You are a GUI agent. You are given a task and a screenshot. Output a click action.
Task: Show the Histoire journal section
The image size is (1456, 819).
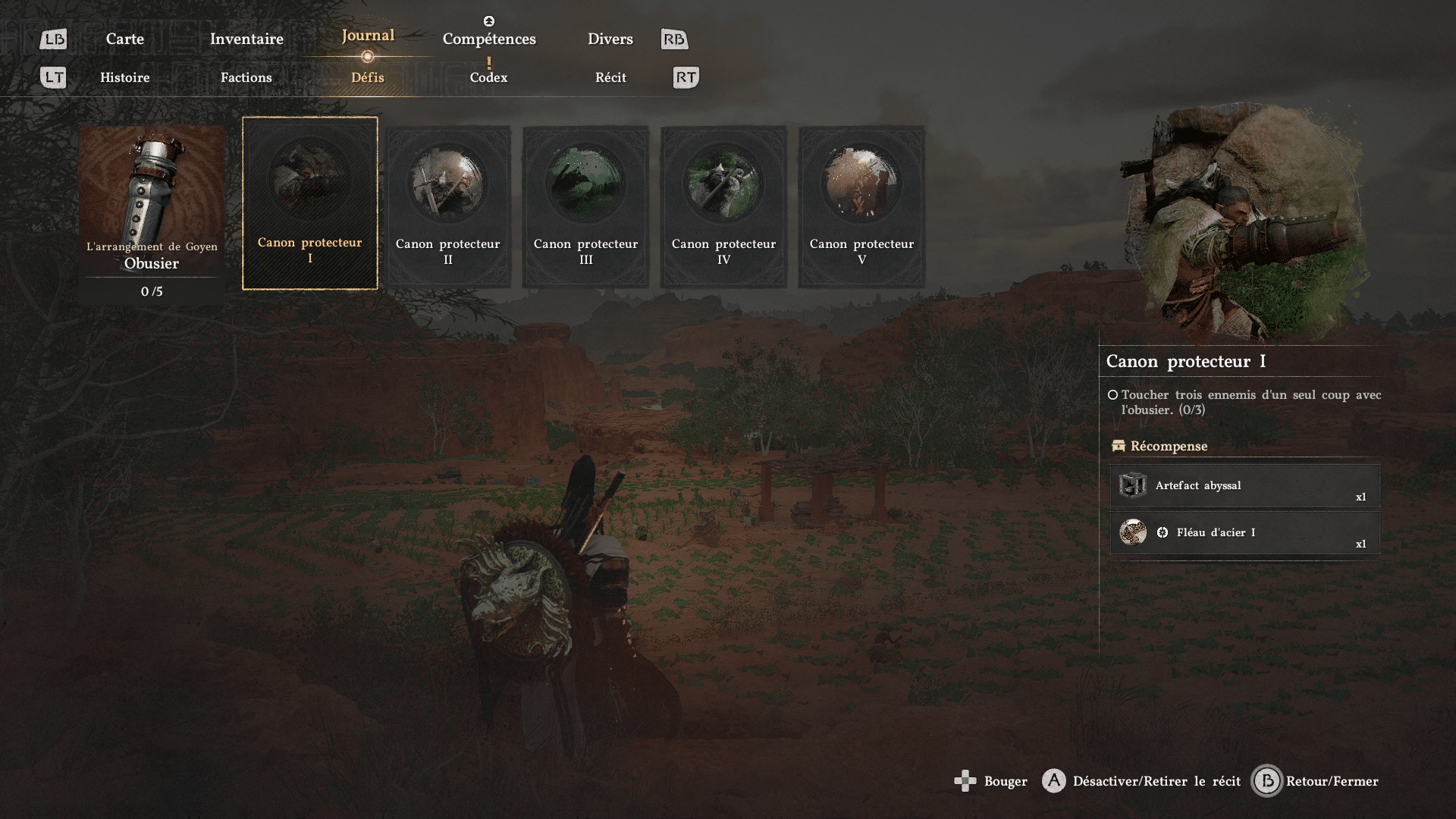click(x=125, y=77)
